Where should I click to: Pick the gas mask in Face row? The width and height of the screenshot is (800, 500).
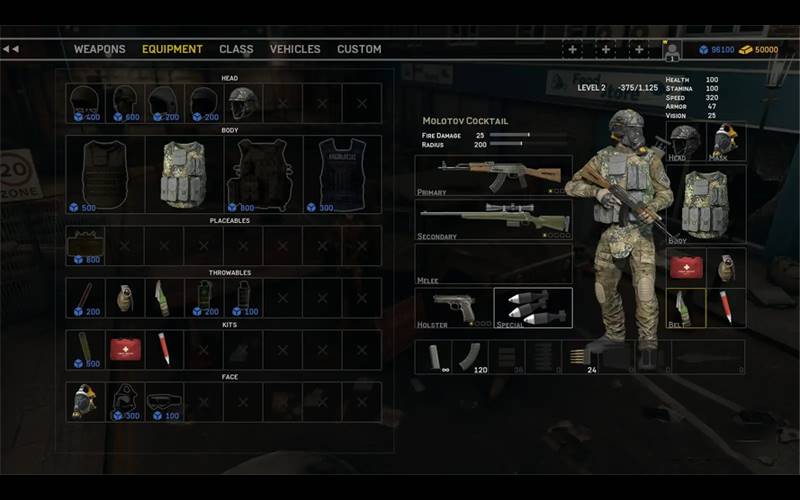pos(85,401)
